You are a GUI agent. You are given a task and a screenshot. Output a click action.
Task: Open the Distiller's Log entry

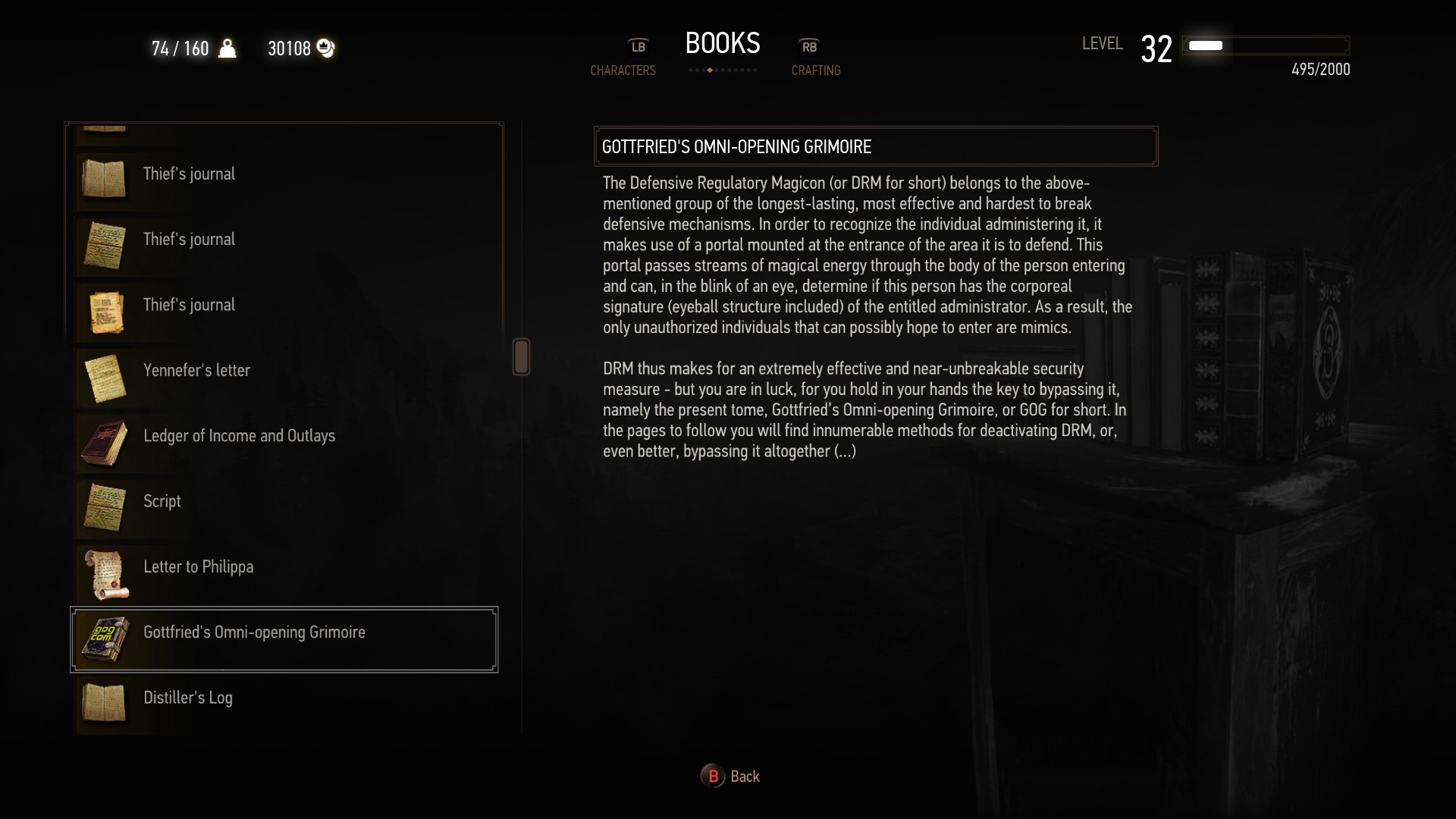[188, 698]
